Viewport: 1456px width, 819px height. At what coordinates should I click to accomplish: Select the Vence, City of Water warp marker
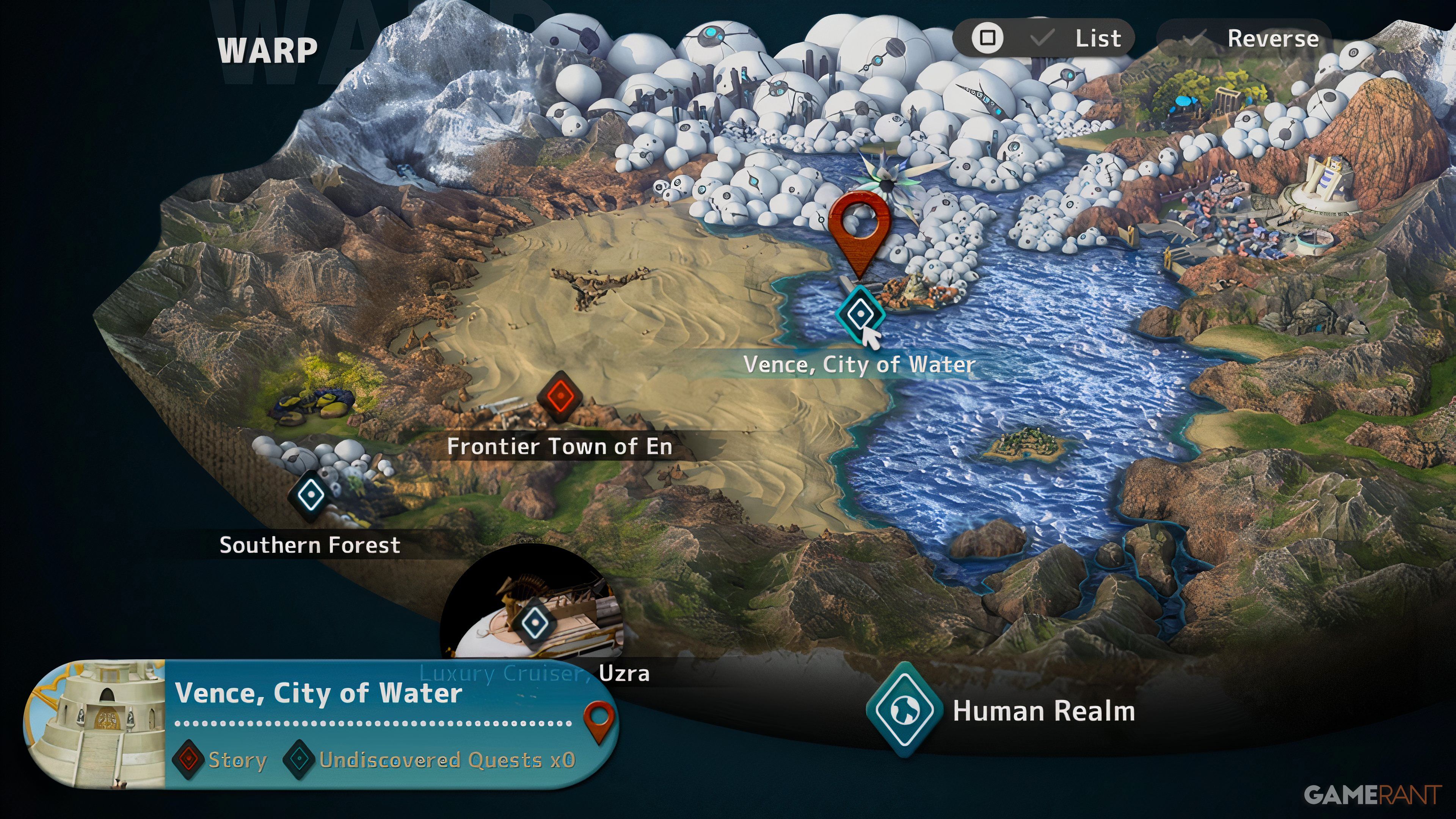[x=860, y=312]
